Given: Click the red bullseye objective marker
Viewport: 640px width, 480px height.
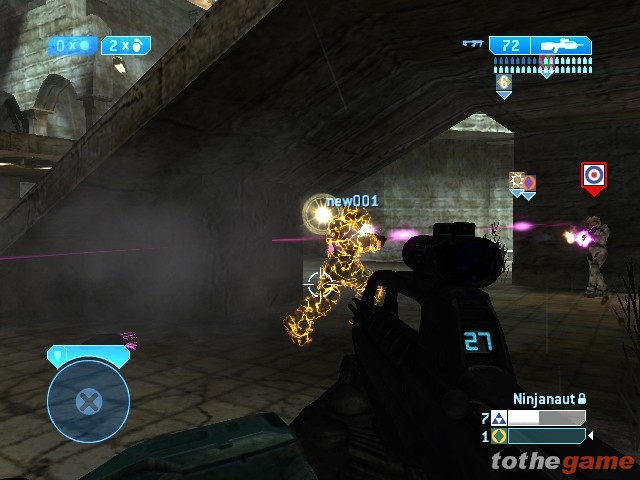Looking at the screenshot, I should click(593, 175).
